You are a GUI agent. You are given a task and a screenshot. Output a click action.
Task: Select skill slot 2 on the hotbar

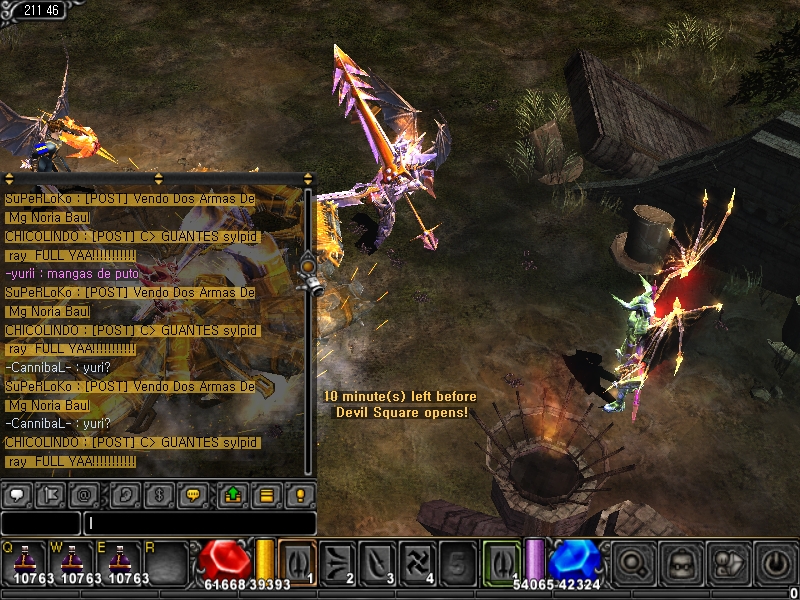tap(338, 561)
